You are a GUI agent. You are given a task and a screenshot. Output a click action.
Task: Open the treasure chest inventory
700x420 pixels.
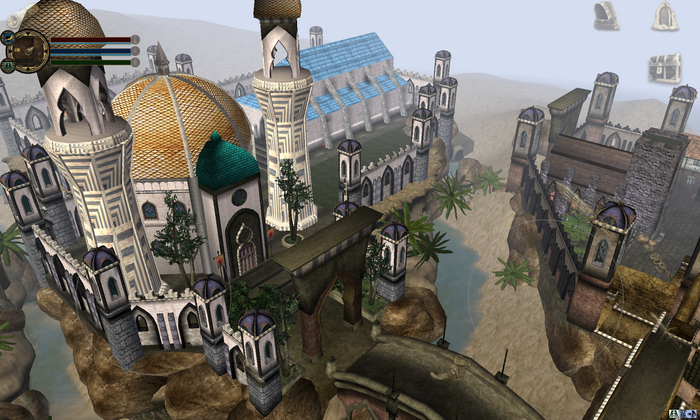click(664, 67)
